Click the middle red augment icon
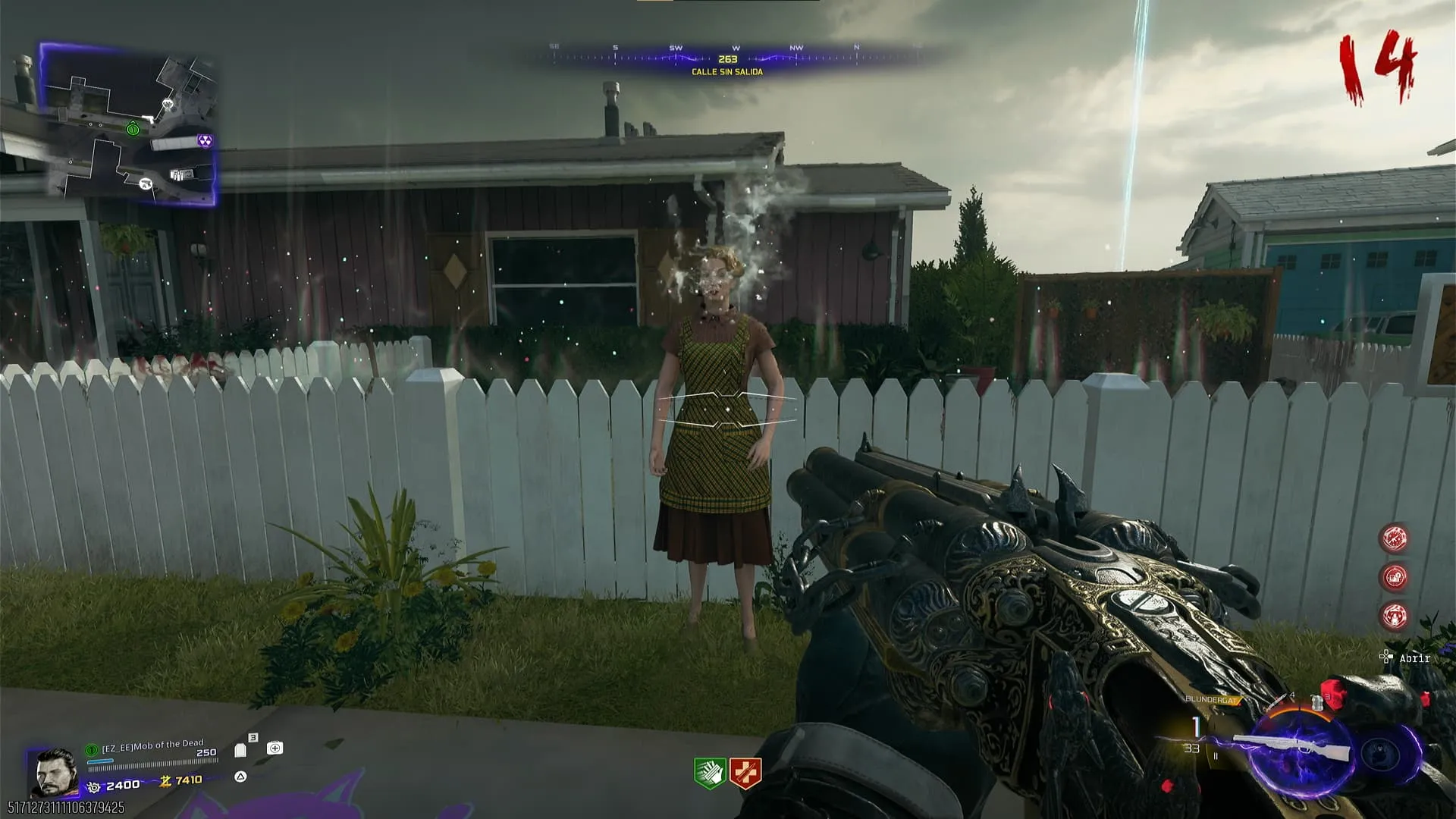1456x819 pixels. tap(1395, 577)
